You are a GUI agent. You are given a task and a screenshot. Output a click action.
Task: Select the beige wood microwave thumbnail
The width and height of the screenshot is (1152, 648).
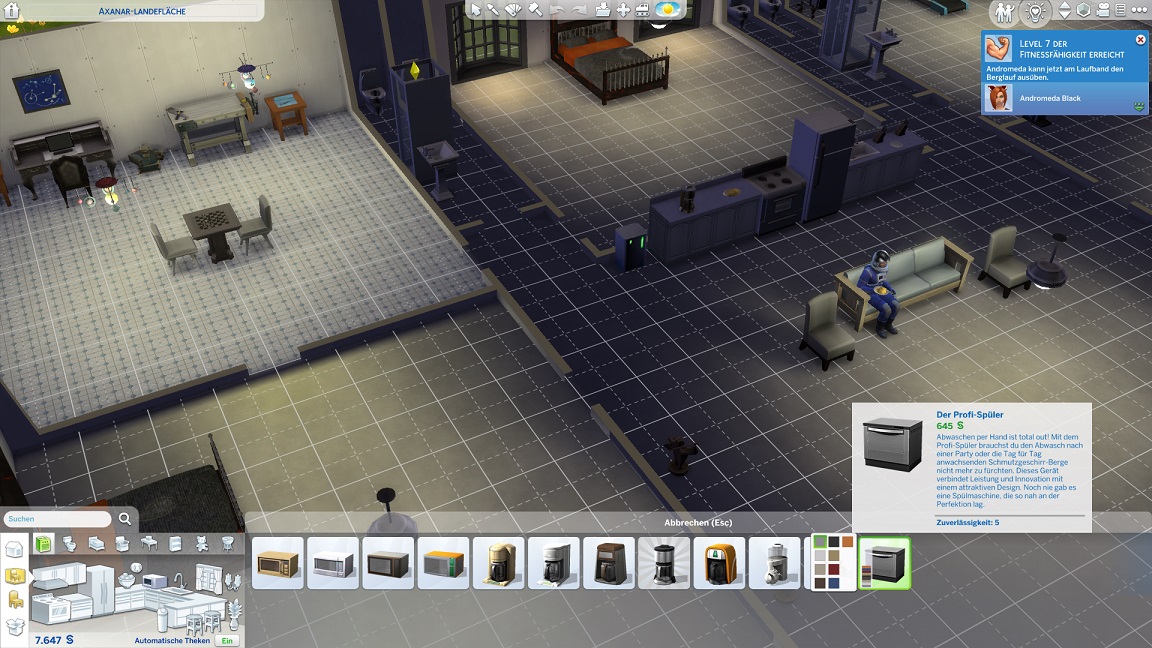pyautogui.click(x=278, y=564)
